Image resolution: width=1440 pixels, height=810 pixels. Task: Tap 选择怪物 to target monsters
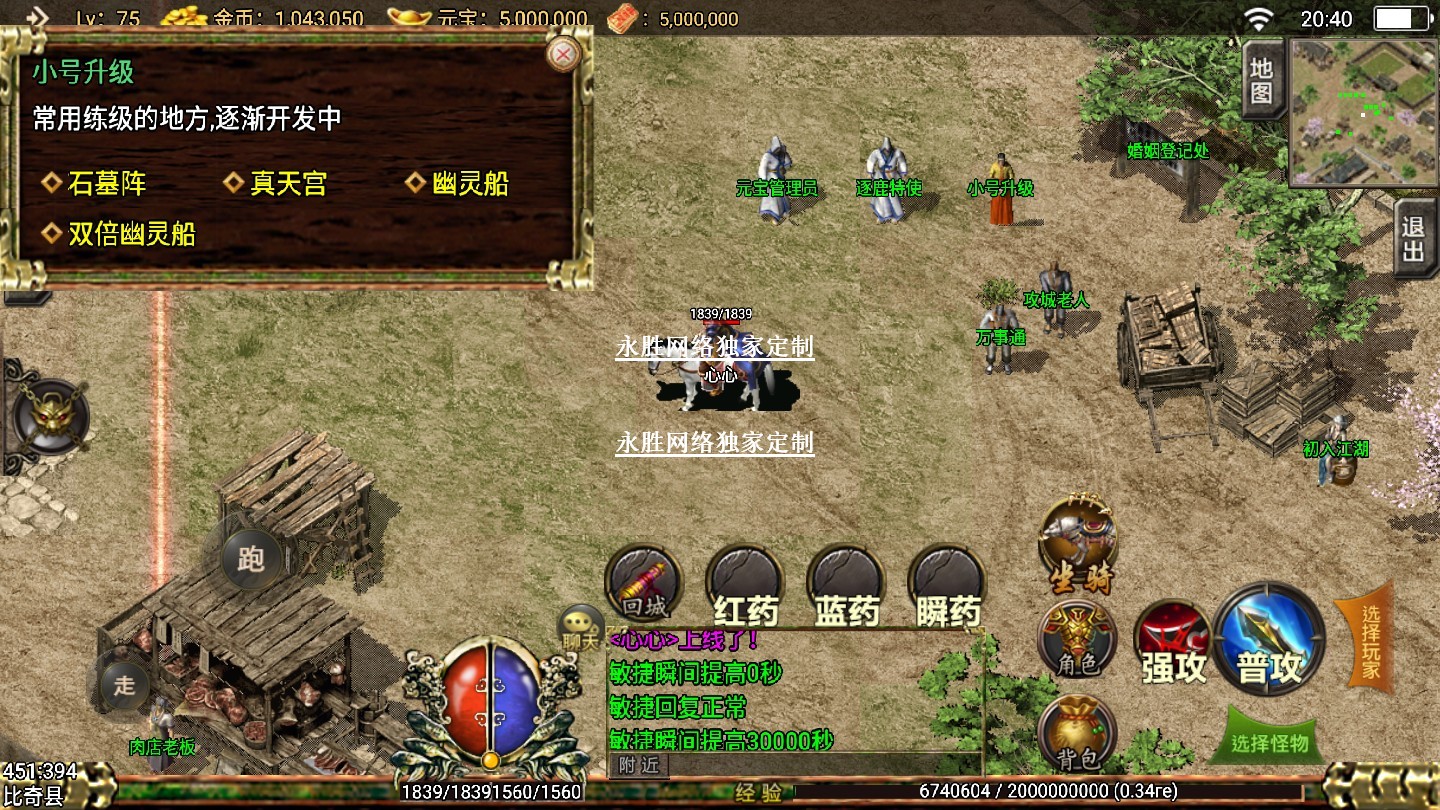[x=1270, y=742]
